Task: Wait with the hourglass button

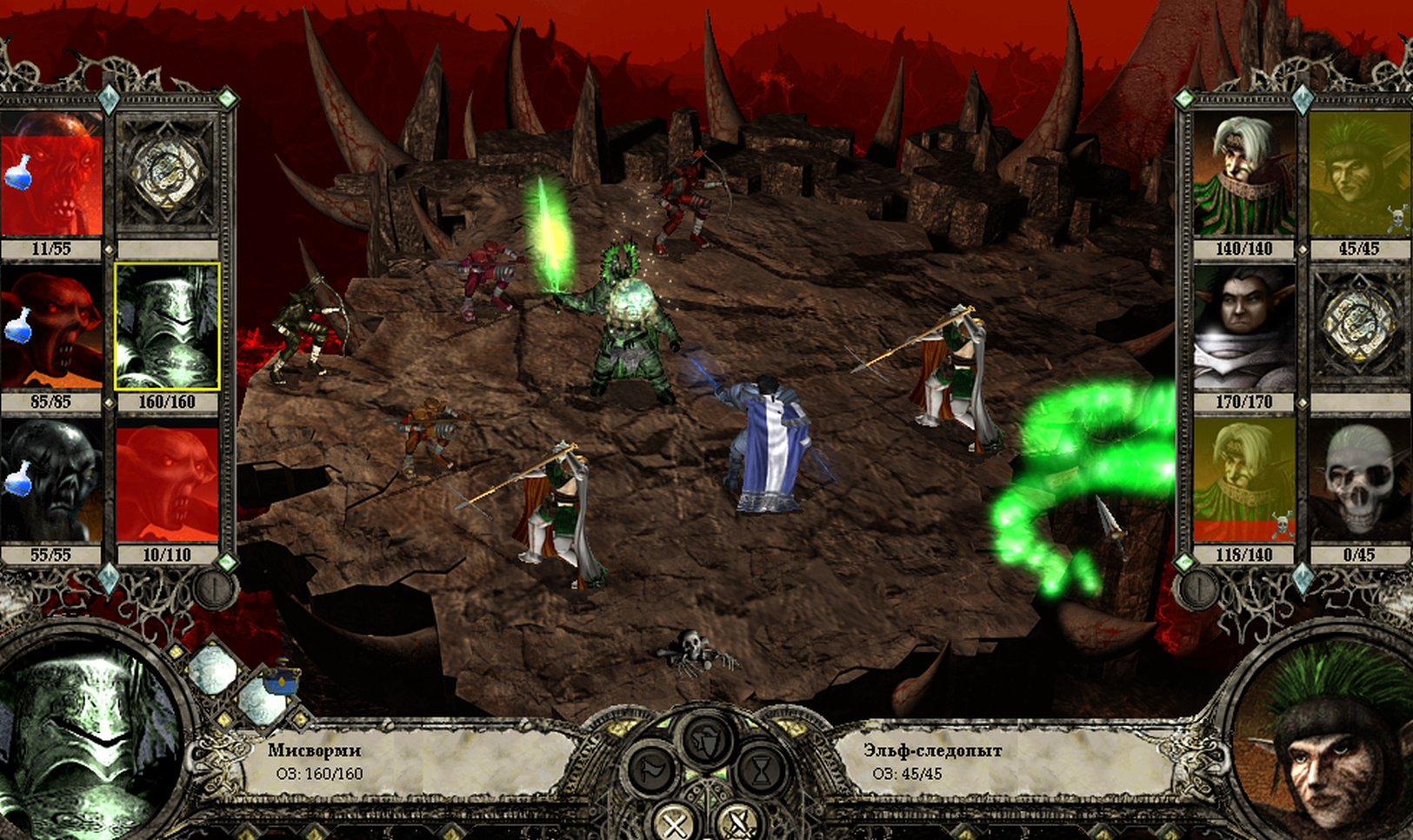Action: [761, 771]
